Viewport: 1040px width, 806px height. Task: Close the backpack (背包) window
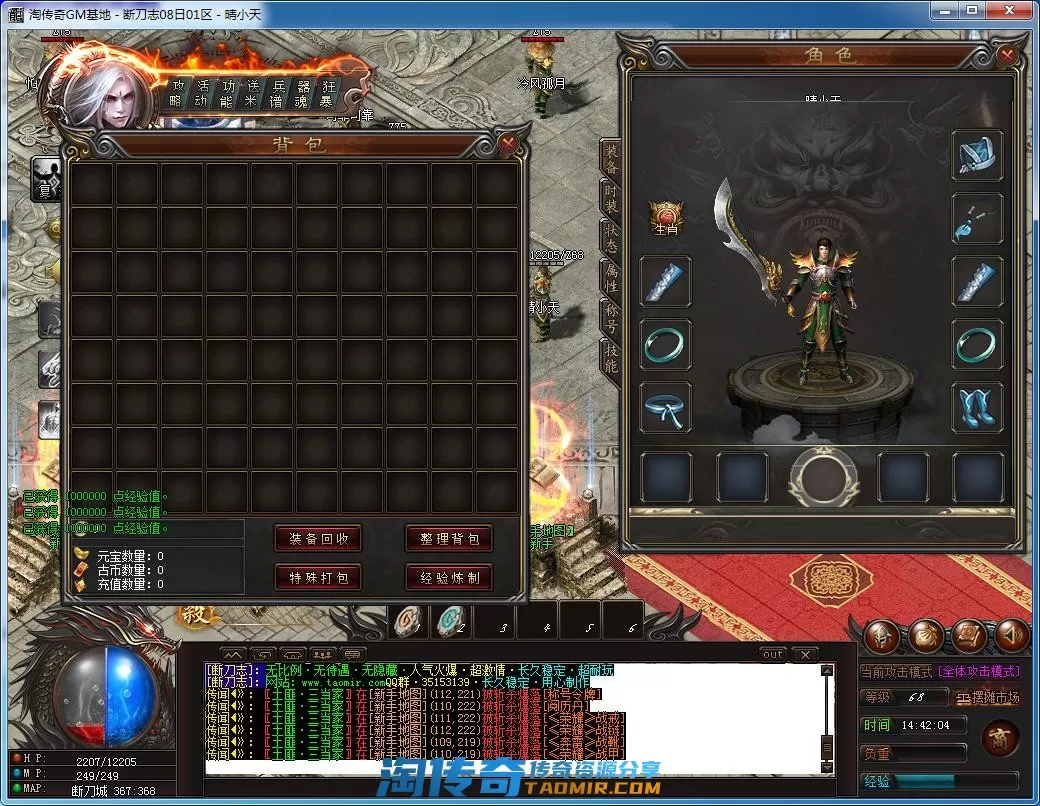click(508, 143)
